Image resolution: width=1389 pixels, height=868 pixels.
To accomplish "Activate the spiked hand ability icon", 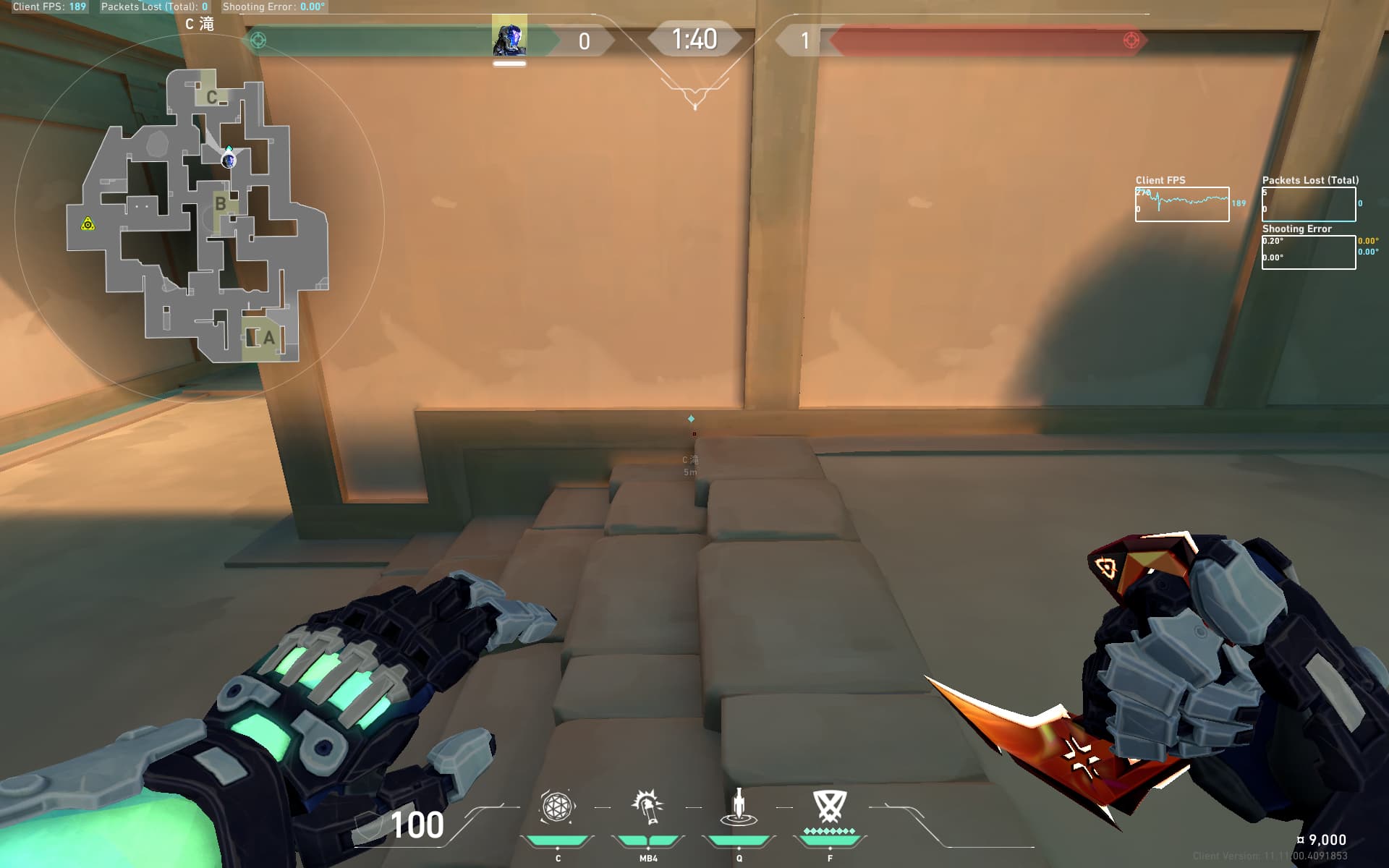I will pyautogui.click(x=647, y=807).
